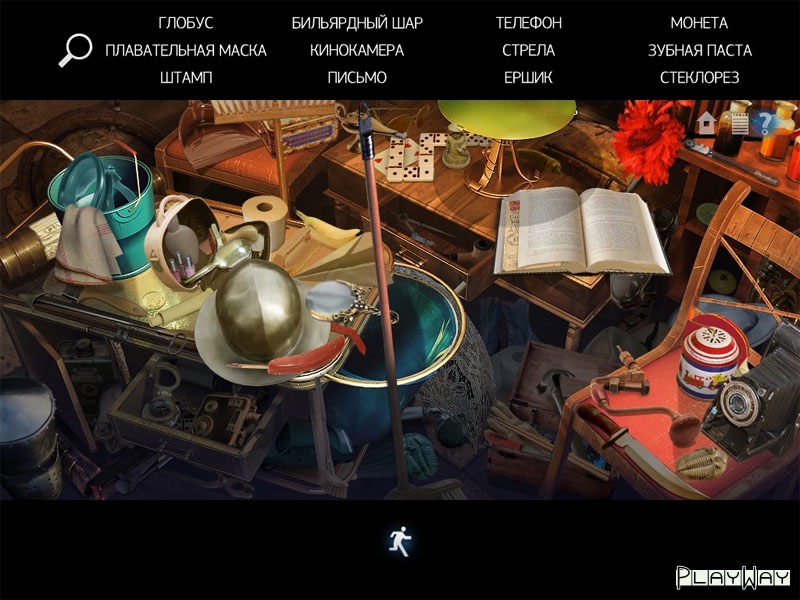Choose ТЕЛЕФОН from the item list
Image resolution: width=800 pixels, height=600 pixels.
[x=529, y=23]
